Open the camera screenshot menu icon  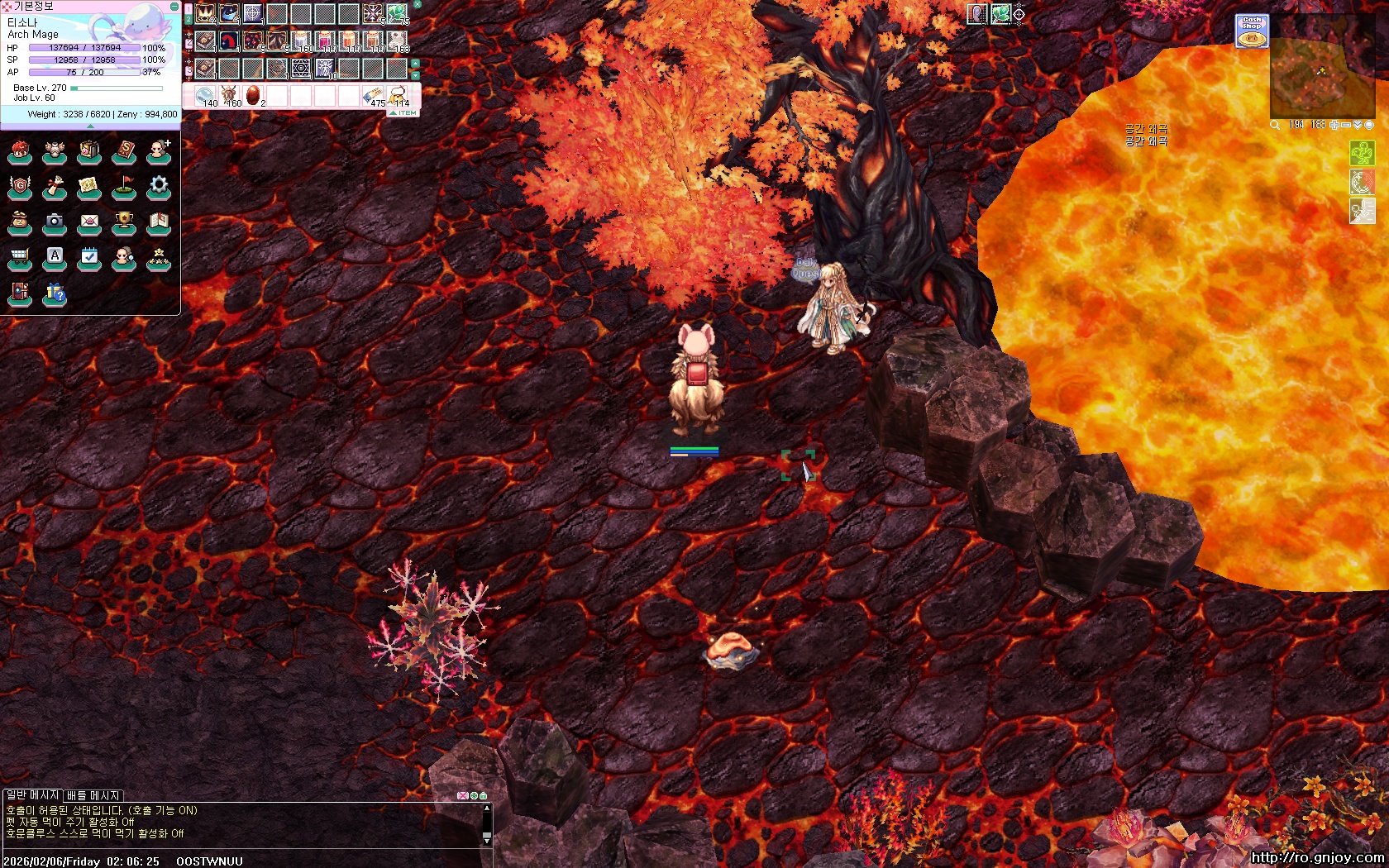tap(55, 222)
